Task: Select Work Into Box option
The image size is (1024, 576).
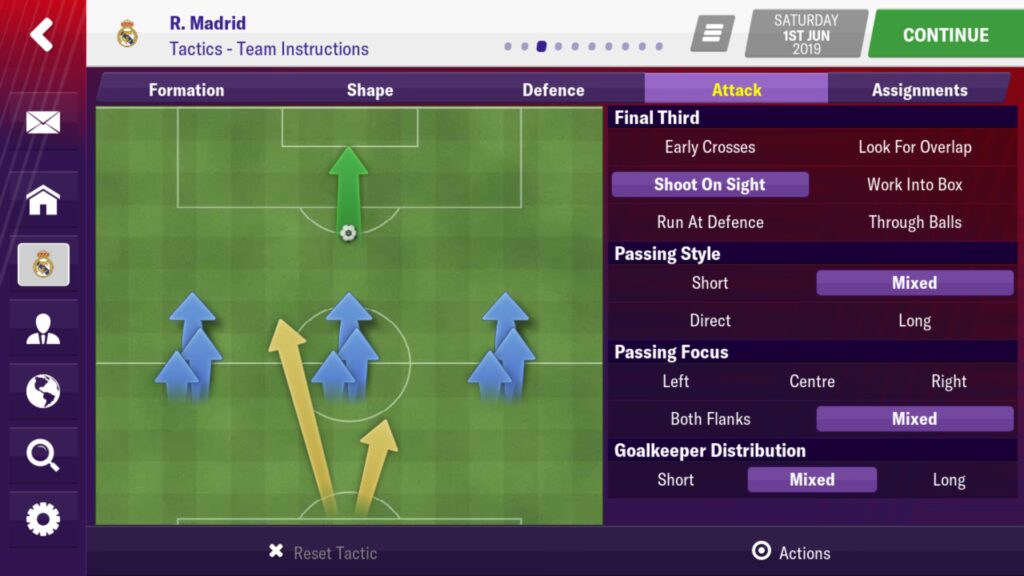Action: click(914, 185)
